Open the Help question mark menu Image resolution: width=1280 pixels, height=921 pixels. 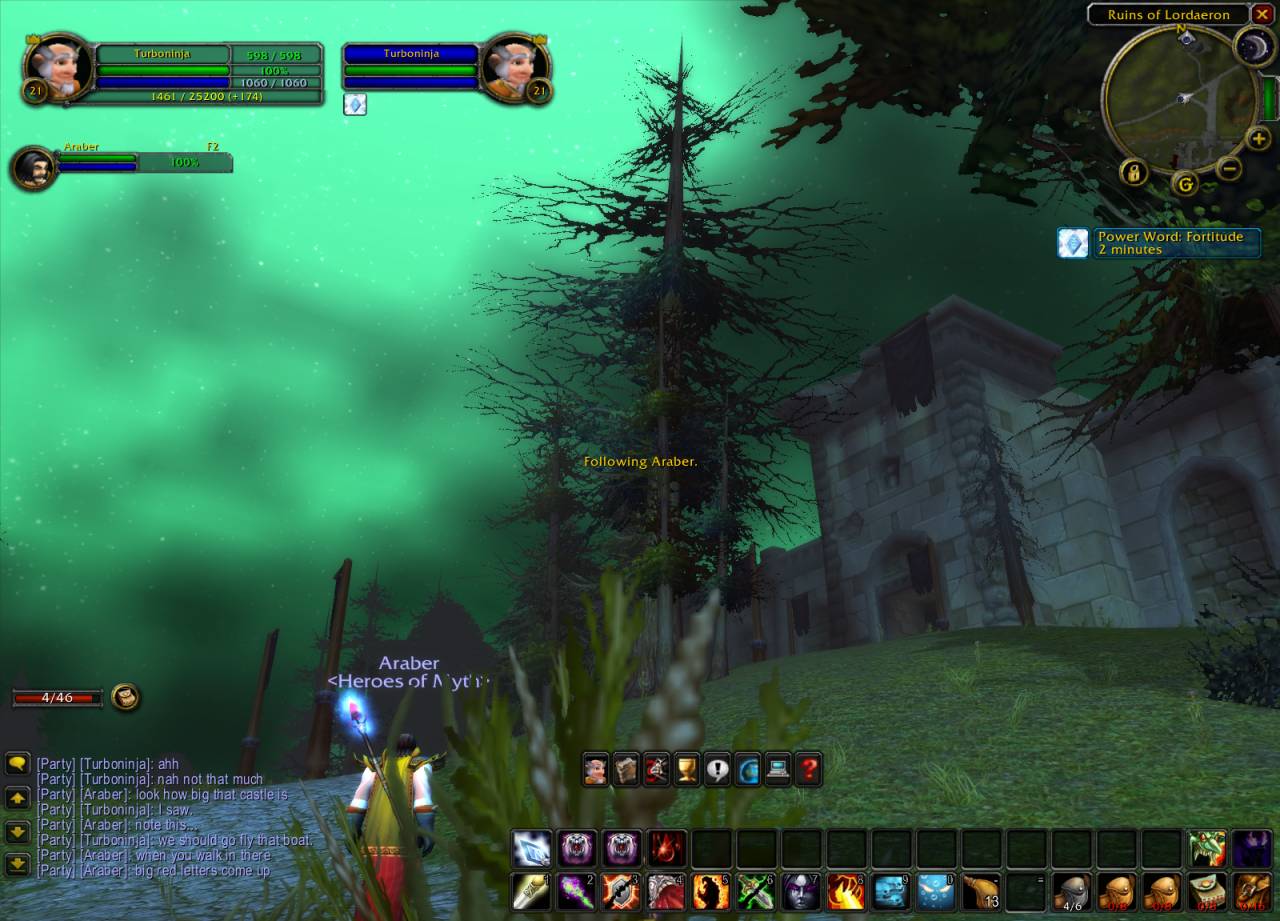(x=807, y=767)
